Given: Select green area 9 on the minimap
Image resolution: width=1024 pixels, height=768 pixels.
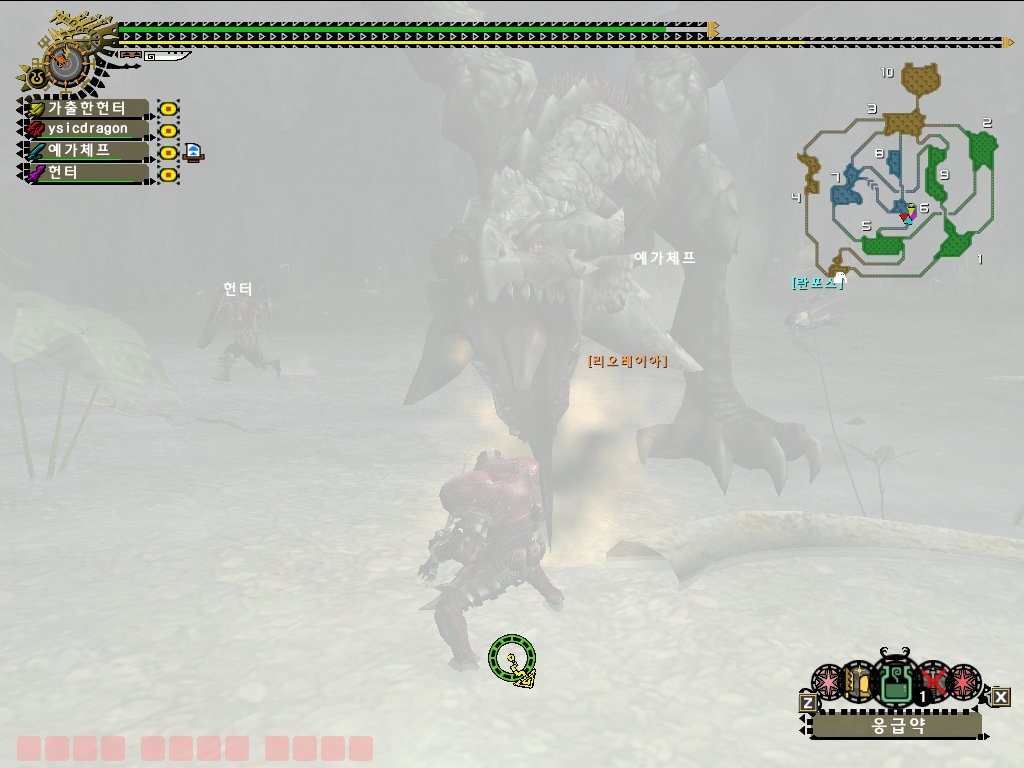Looking at the screenshot, I should (937, 173).
